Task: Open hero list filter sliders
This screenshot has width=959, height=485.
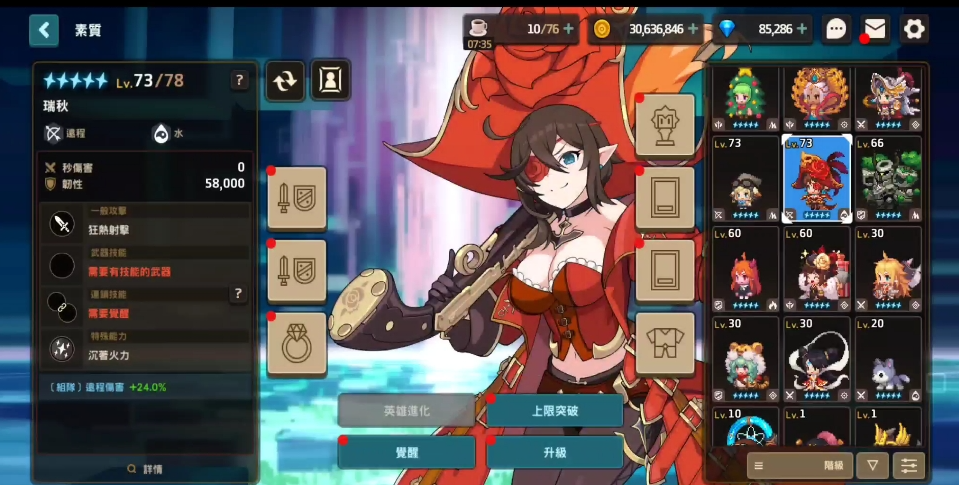Action: tap(909, 465)
